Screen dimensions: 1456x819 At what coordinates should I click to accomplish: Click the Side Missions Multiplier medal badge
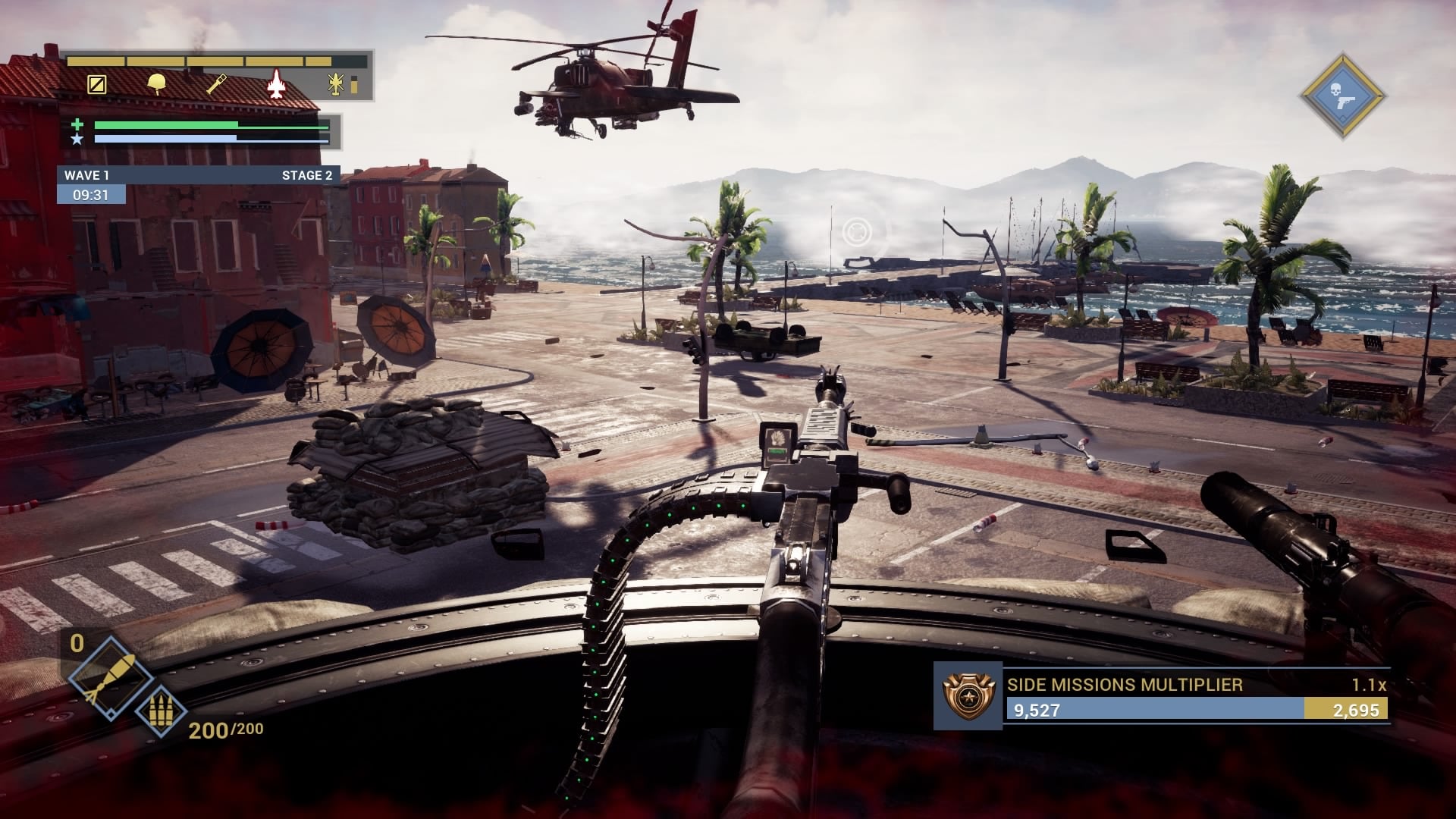click(967, 695)
